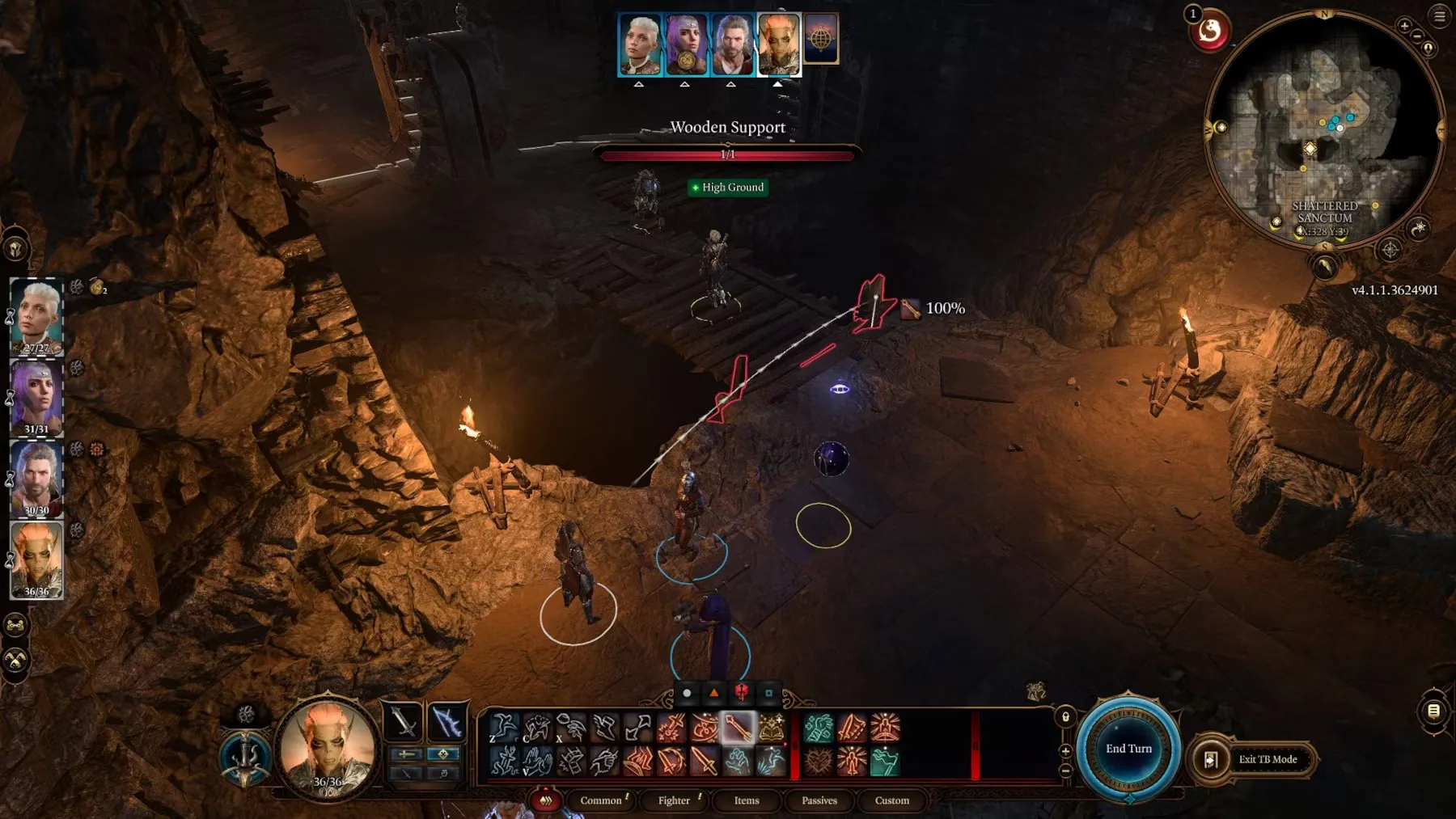Click the highlighted arrow attack on the hotbar
Viewport: 1456px width, 819px height.
point(737,728)
